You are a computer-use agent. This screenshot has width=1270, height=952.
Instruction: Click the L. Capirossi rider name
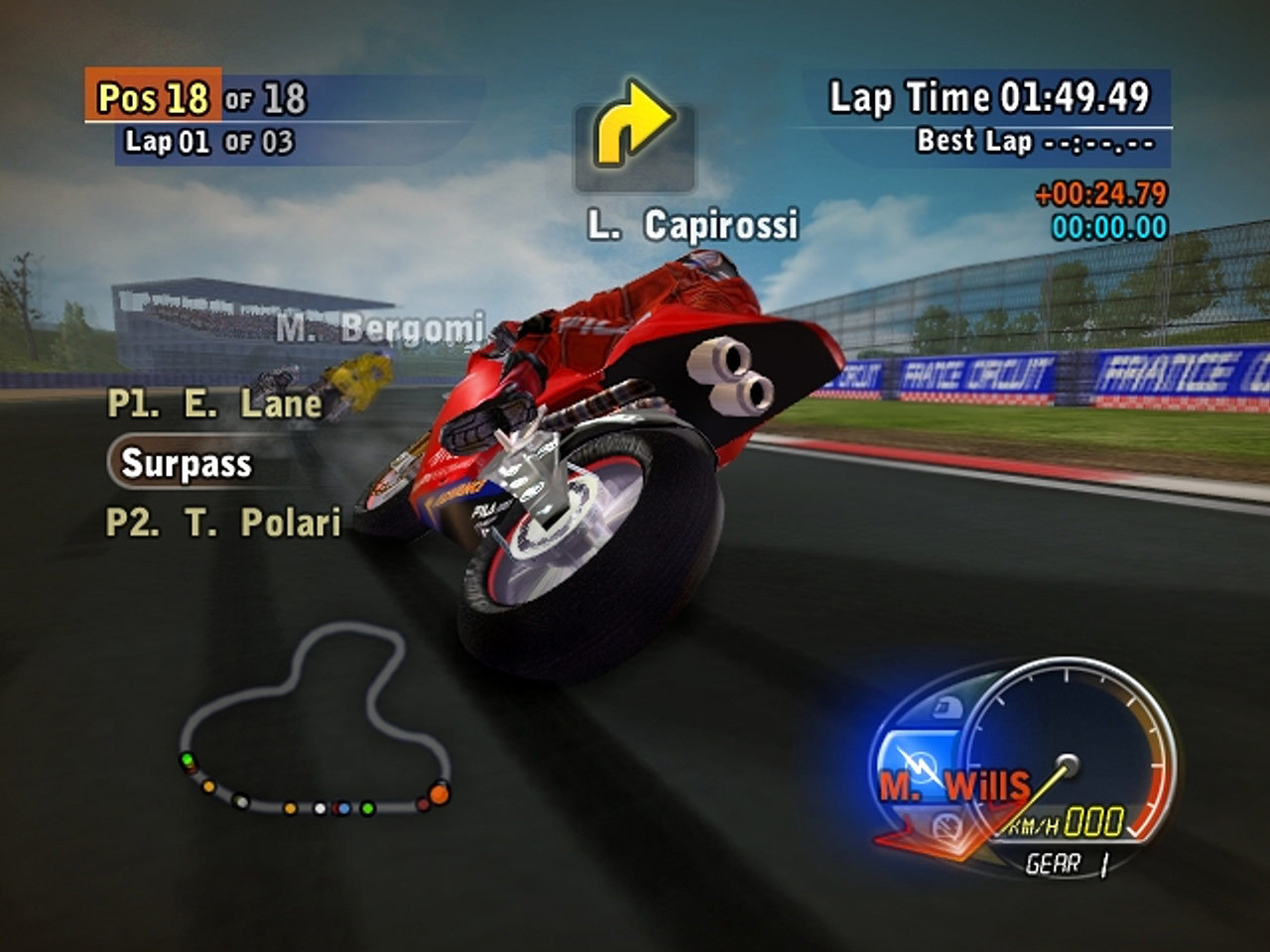[692, 225]
